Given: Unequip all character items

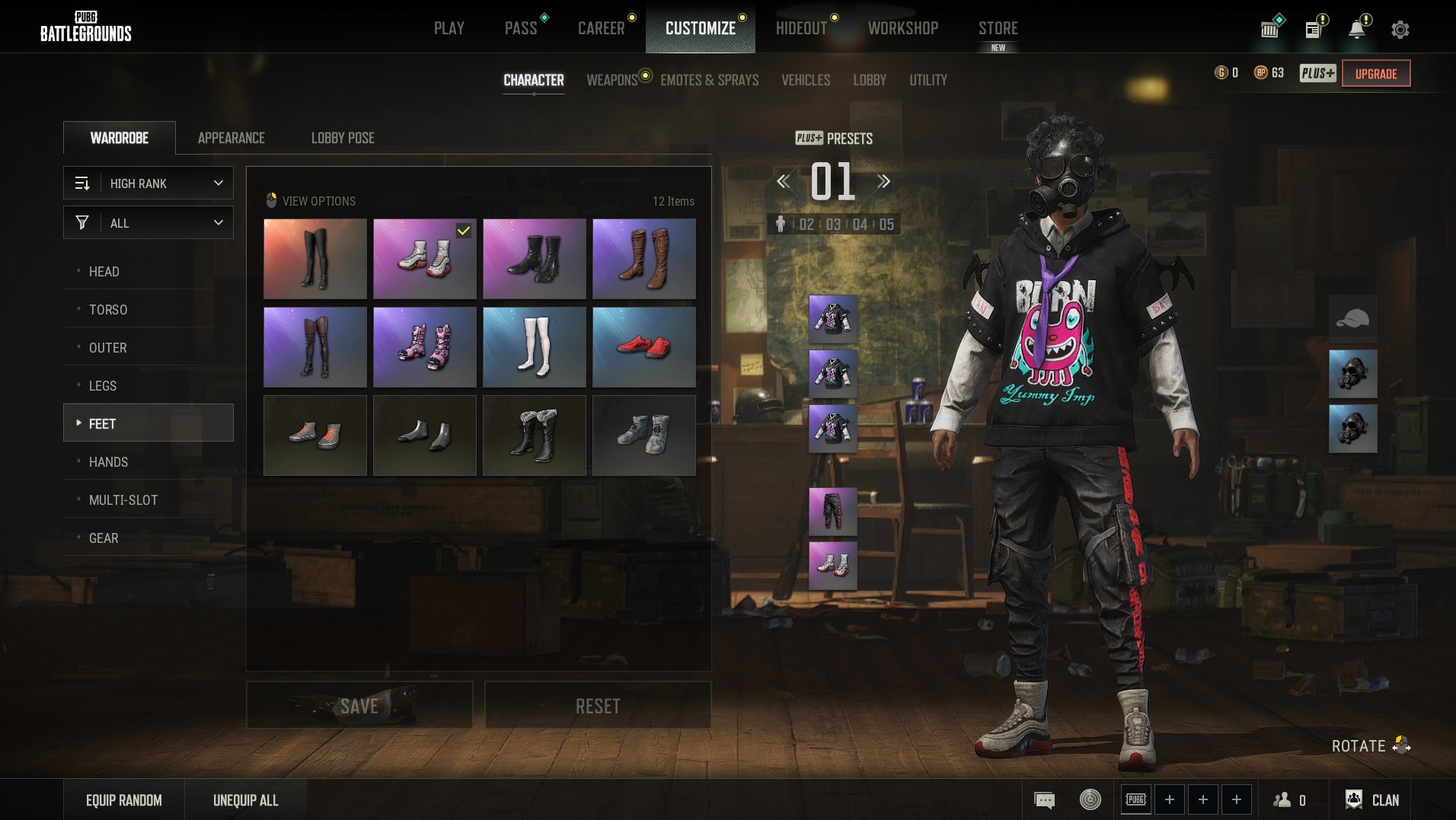Looking at the screenshot, I should 245,800.
